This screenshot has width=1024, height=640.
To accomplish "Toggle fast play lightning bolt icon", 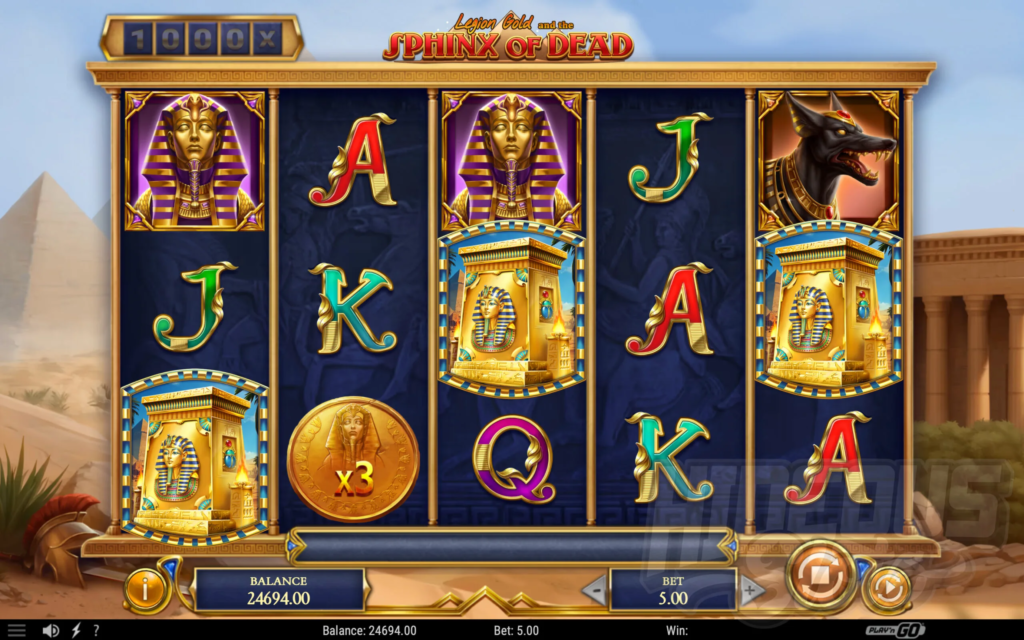I will (75, 631).
